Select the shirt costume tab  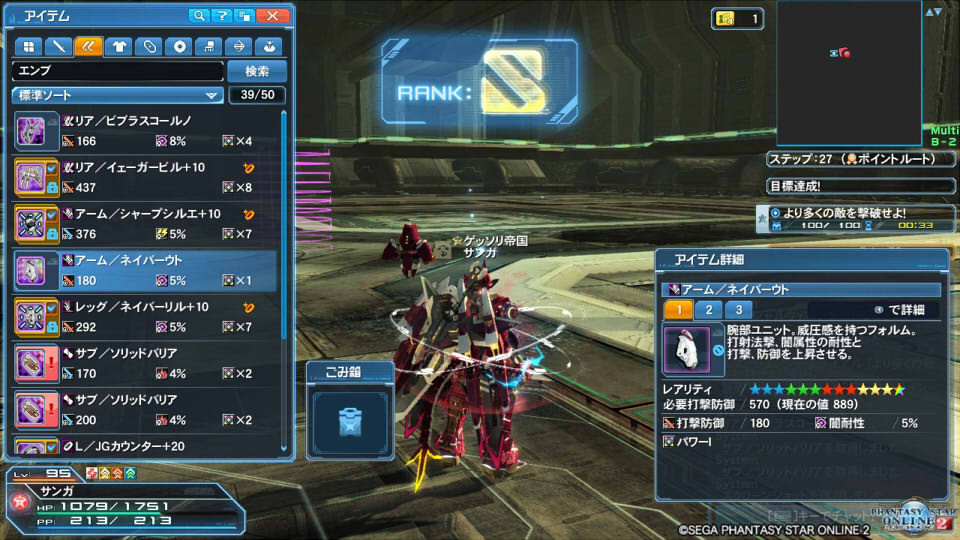tap(119, 46)
